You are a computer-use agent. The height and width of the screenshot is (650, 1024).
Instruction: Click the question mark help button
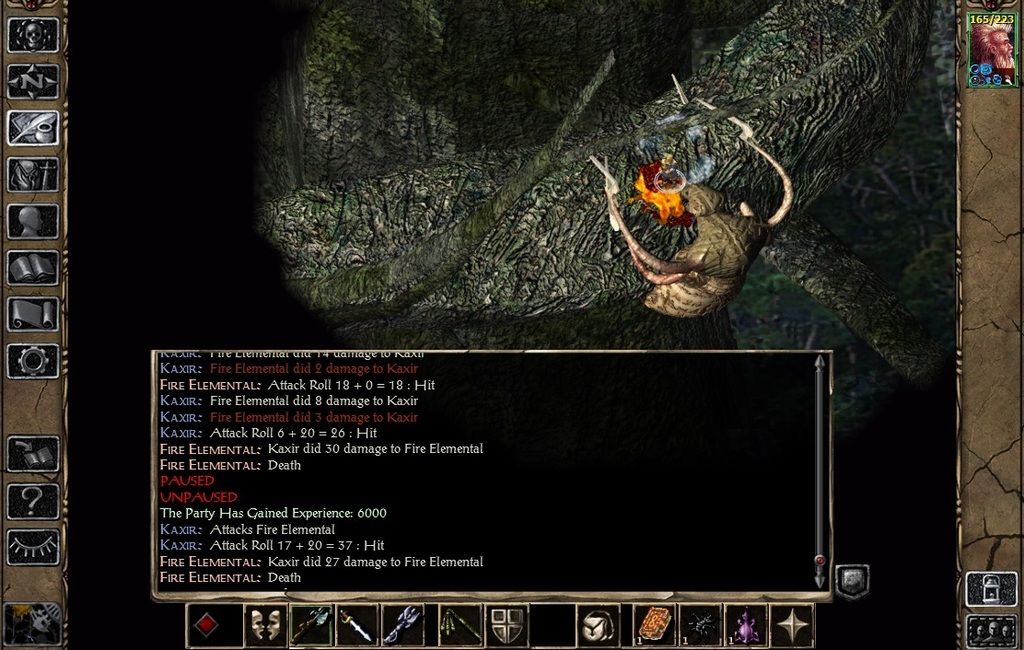[x=33, y=500]
